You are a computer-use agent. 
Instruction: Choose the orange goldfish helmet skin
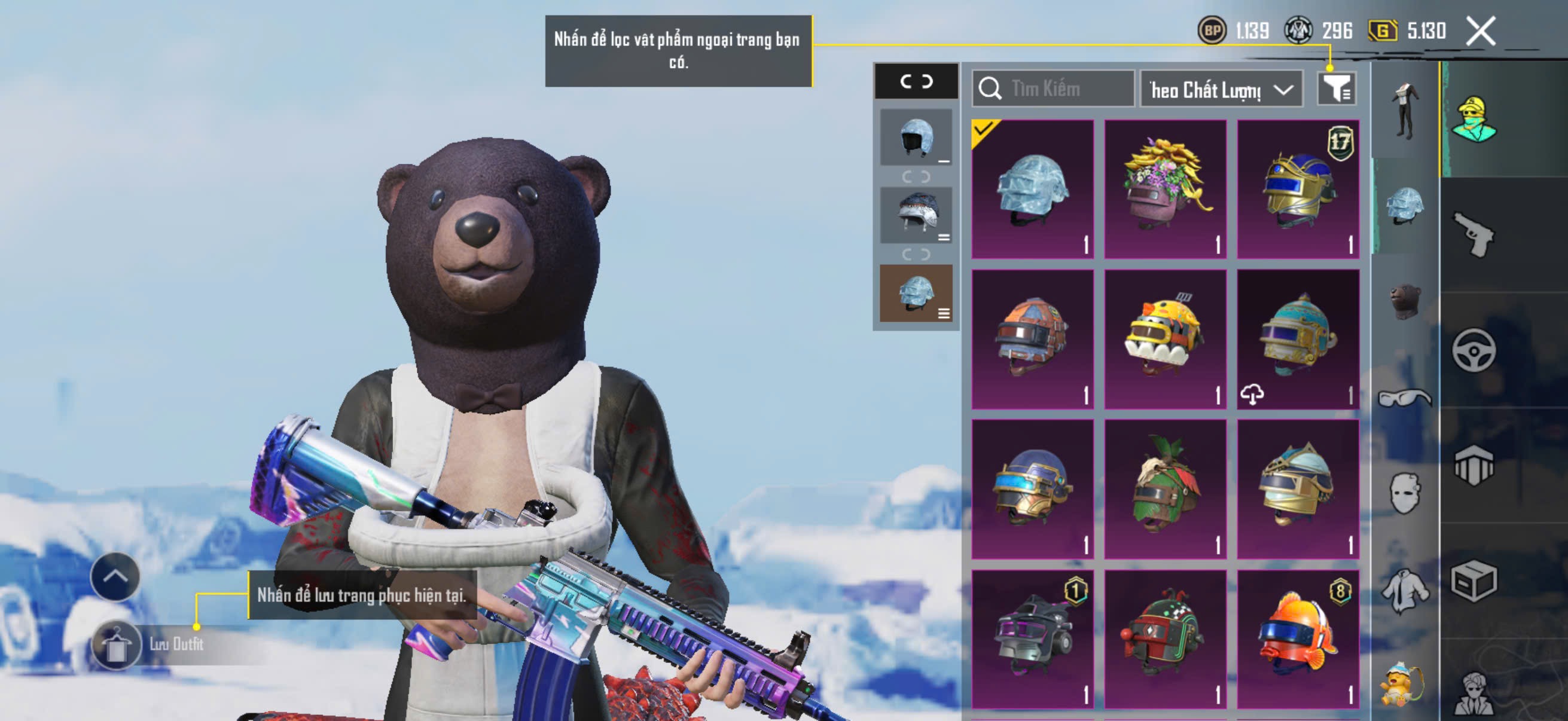1298,639
